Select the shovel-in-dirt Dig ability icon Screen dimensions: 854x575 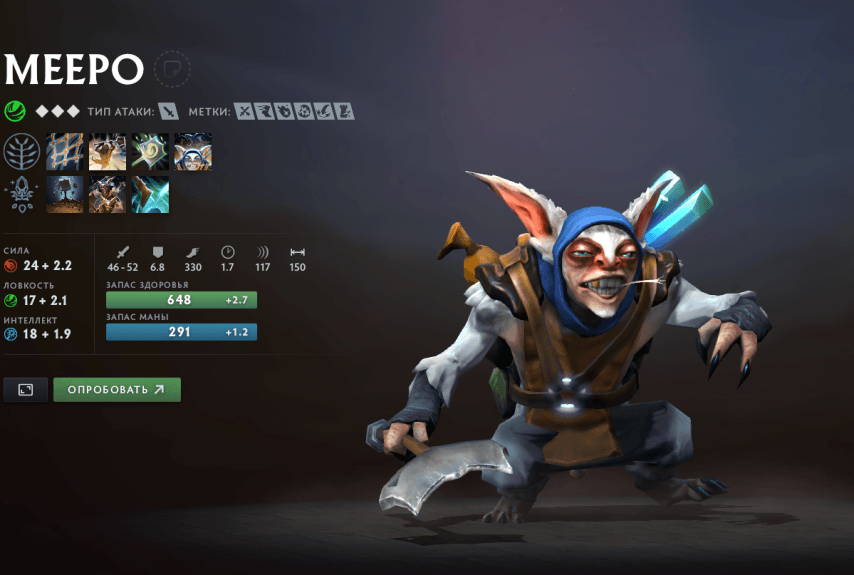(x=64, y=195)
